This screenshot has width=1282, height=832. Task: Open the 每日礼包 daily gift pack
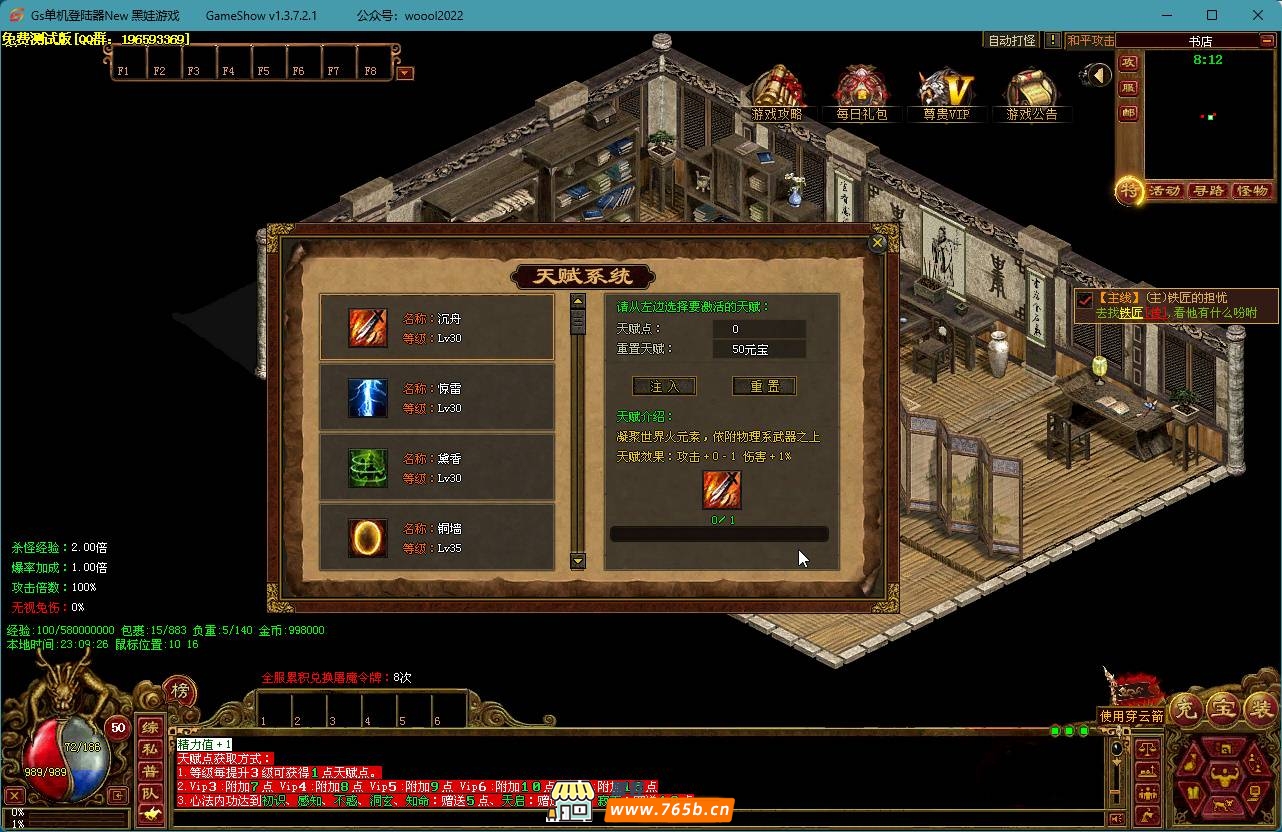click(862, 96)
